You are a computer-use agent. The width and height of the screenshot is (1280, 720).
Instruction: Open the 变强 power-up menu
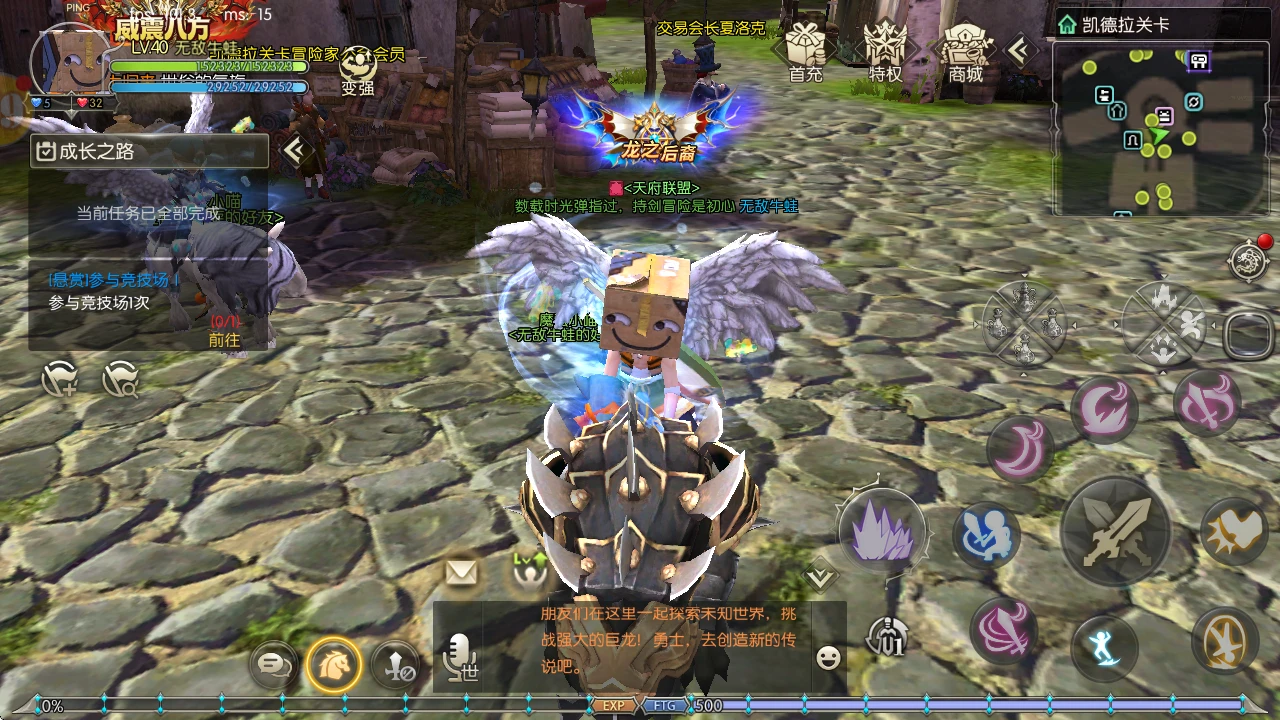(357, 70)
